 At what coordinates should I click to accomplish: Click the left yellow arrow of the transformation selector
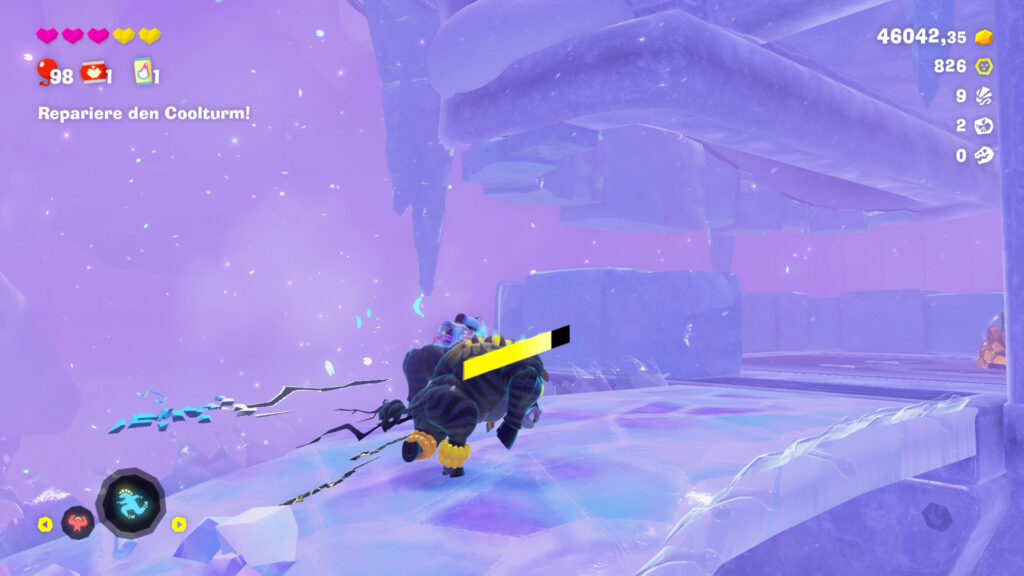click(x=45, y=524)
